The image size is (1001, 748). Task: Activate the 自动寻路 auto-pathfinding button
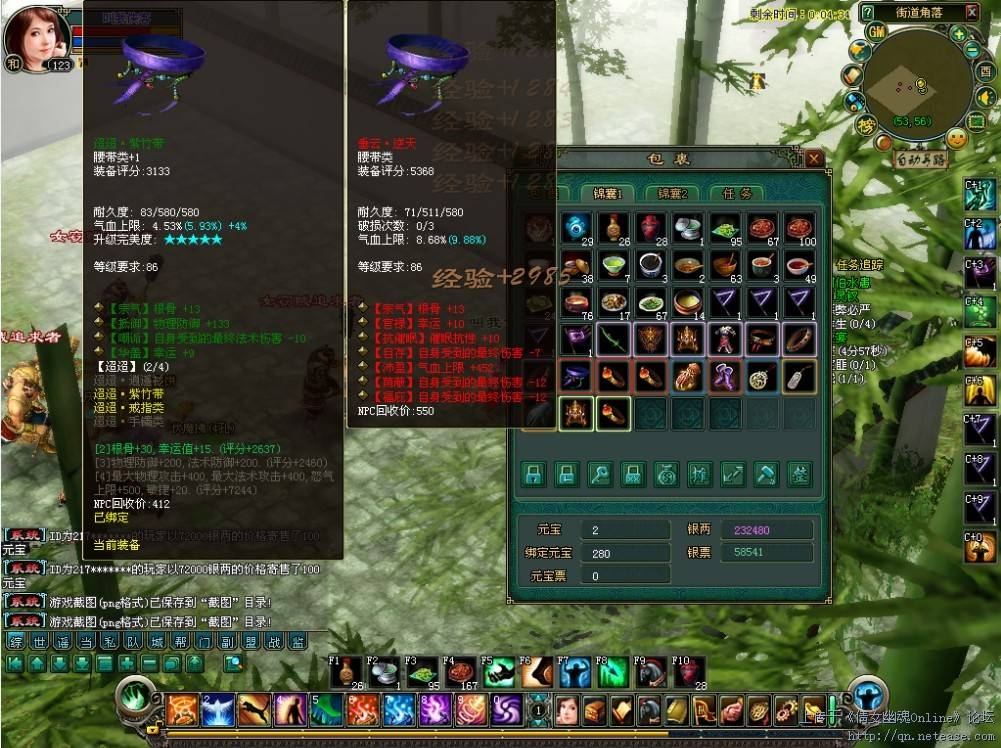[921, 159]
